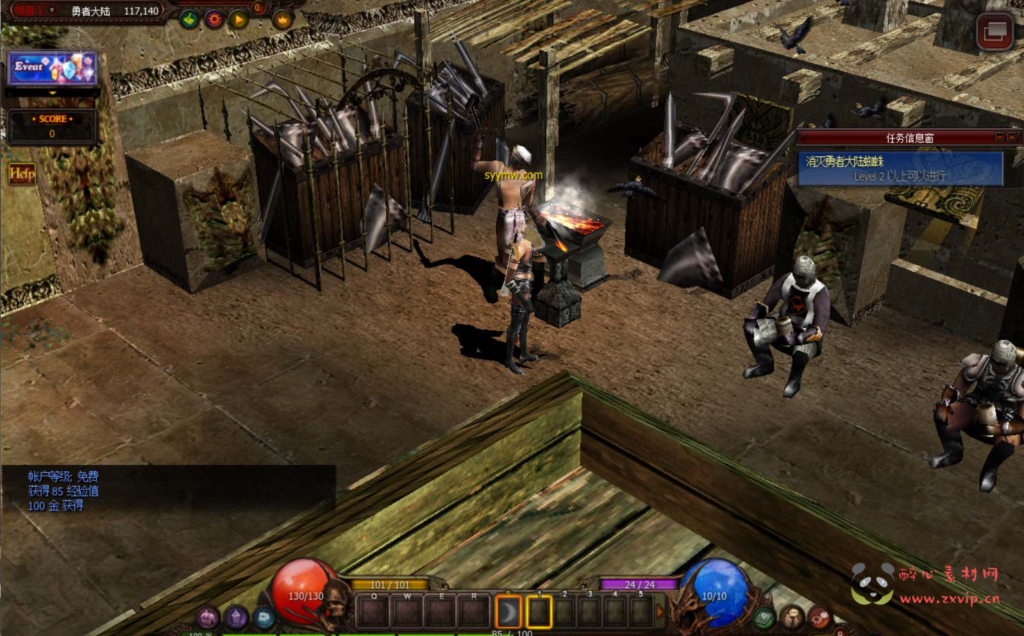The width and height of the screenshot is (1024, 636).
Task: Minimize the quest info window
Action: (998, 137)
